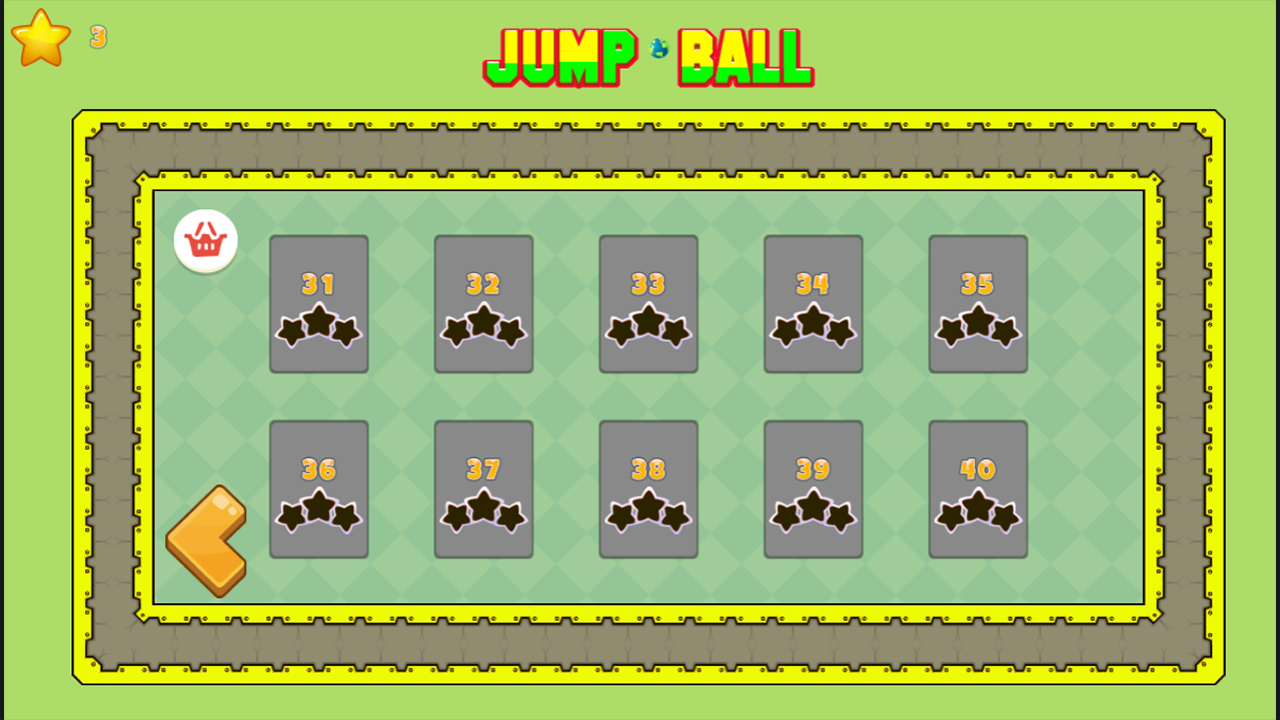Click the gold star counter icon
This screenshot has height=720, width=1280.
[x=40, y=38]
